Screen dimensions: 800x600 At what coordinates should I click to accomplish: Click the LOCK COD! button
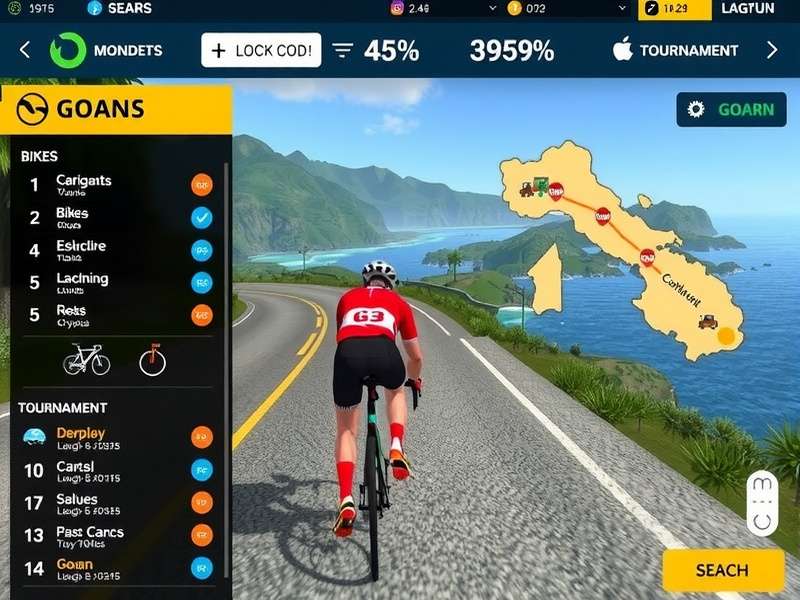pyautogui.click(x=261, y=50)
